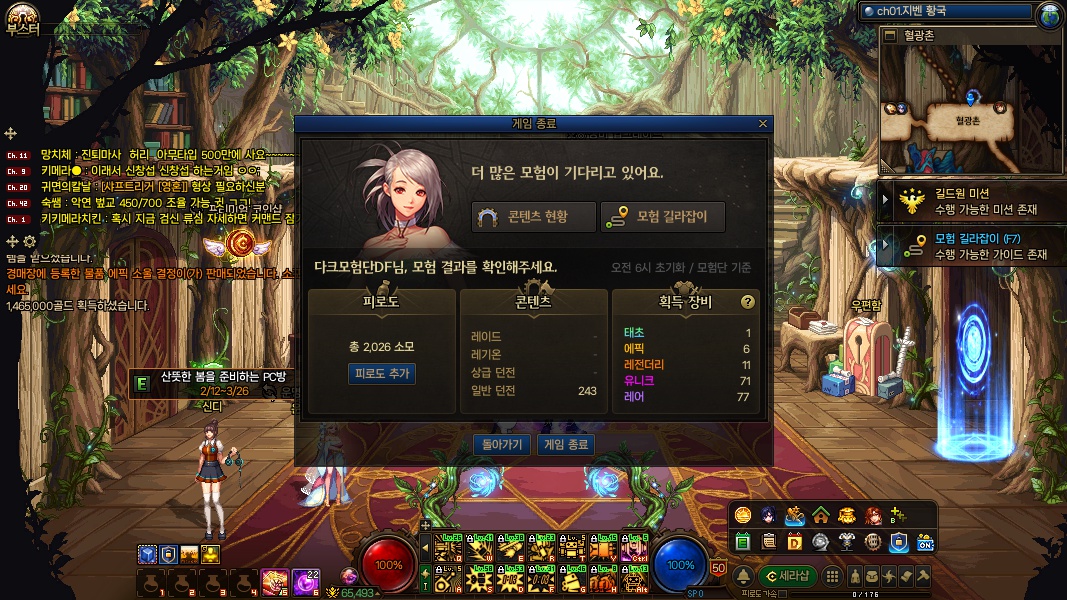1067x600 pixels.
Task: Choose 돌아가기 to return to the game
Action: click(502, 444)
